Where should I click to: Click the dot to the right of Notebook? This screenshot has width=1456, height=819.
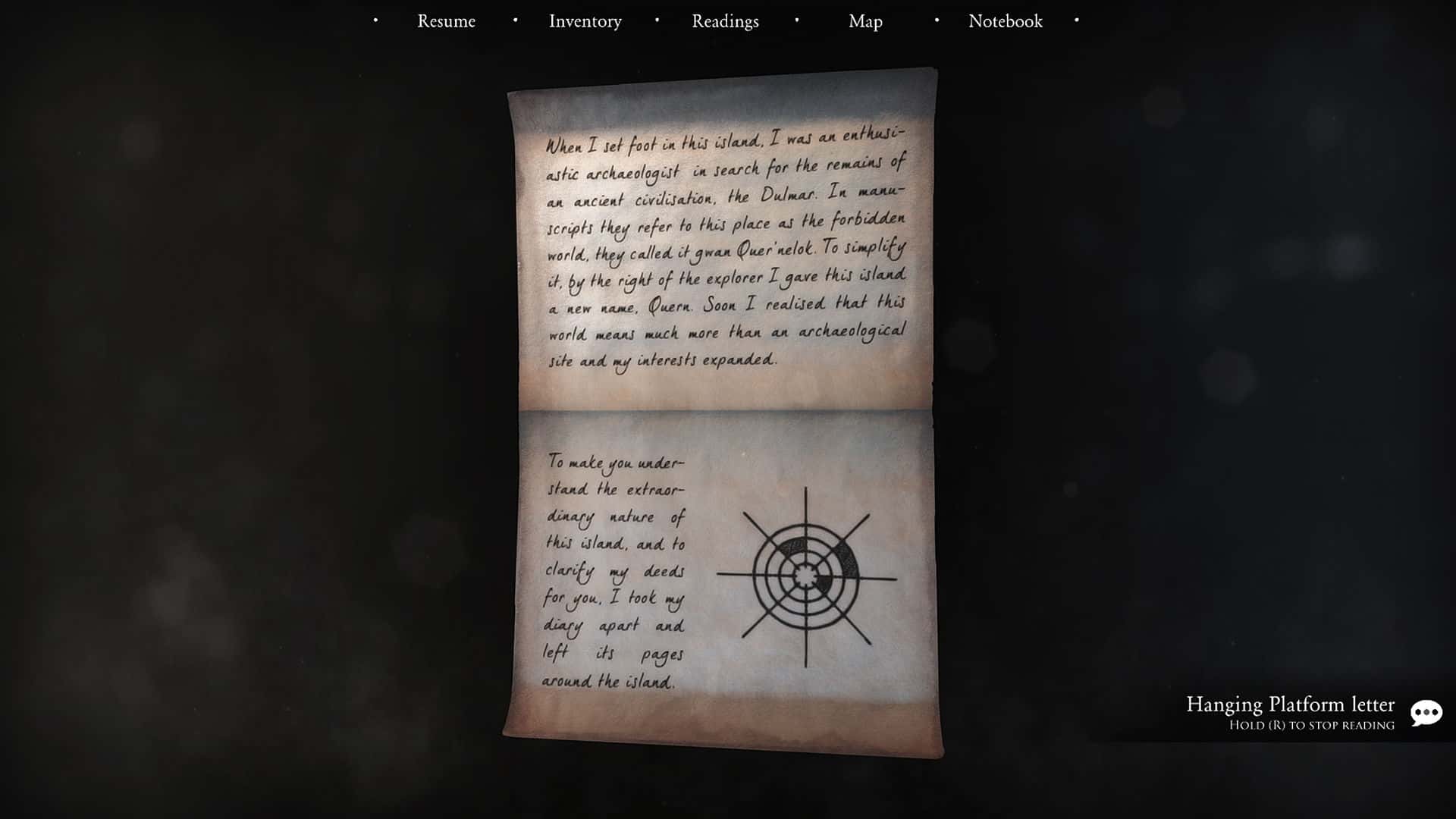pyautogui.click(x=1076, y=20)
